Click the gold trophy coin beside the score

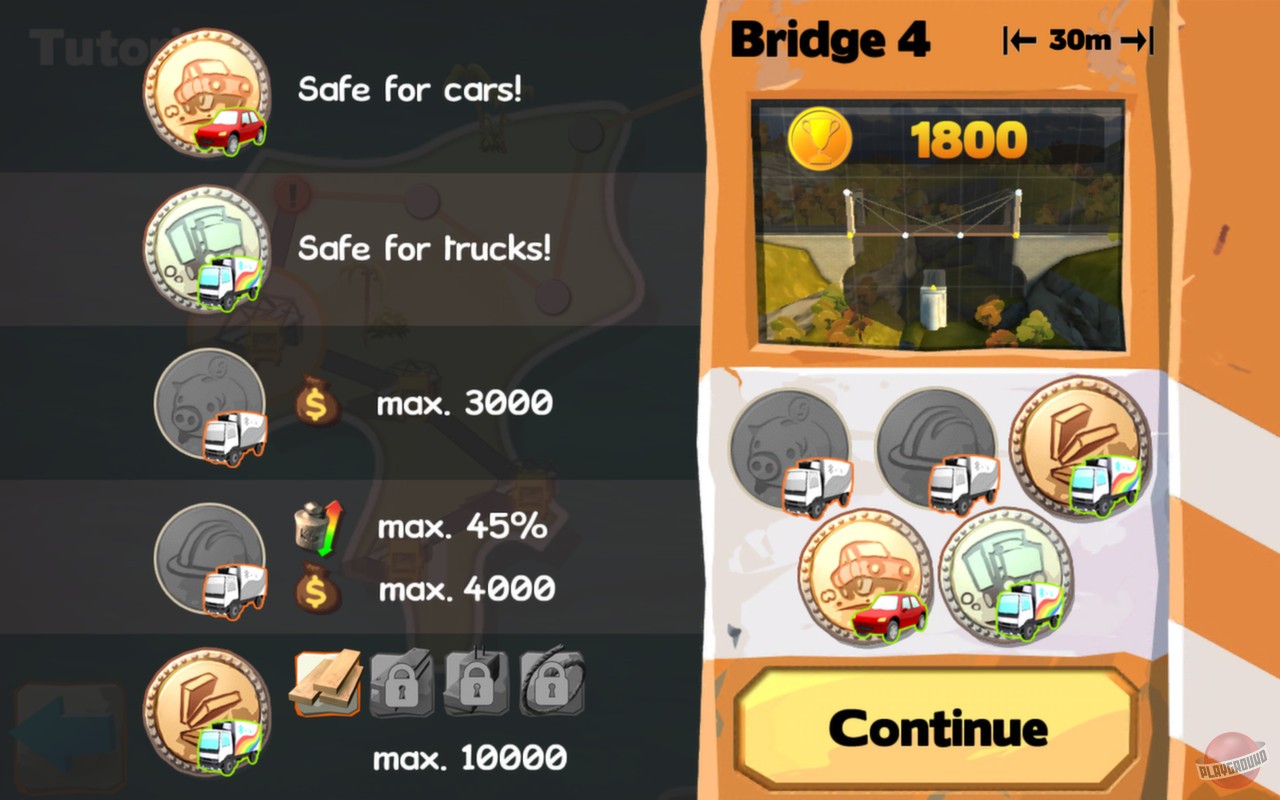point(822,139)
